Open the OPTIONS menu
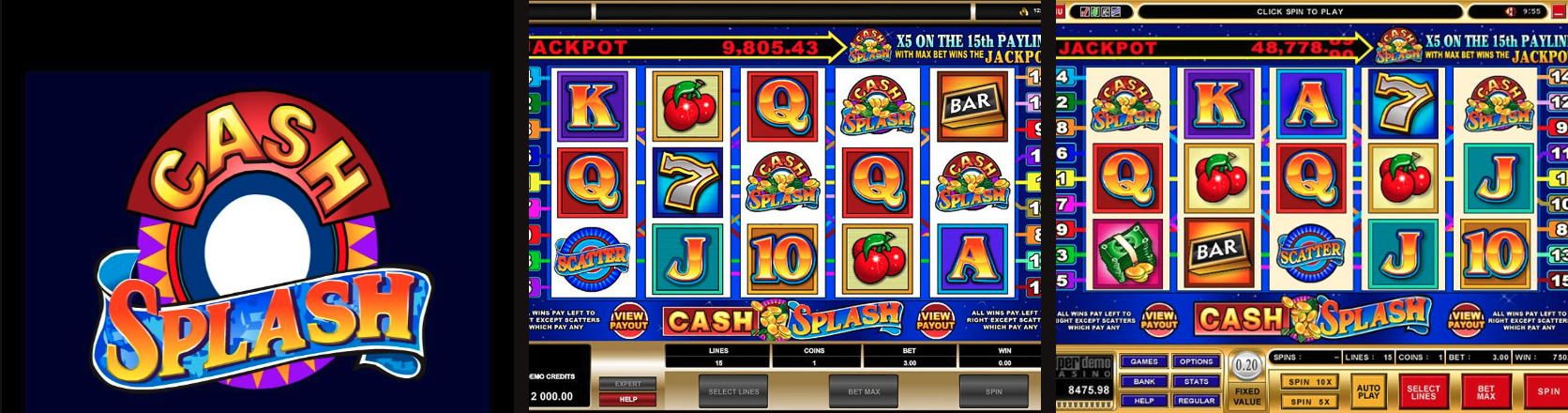The image size is (1568, 413). (1197, 361)
